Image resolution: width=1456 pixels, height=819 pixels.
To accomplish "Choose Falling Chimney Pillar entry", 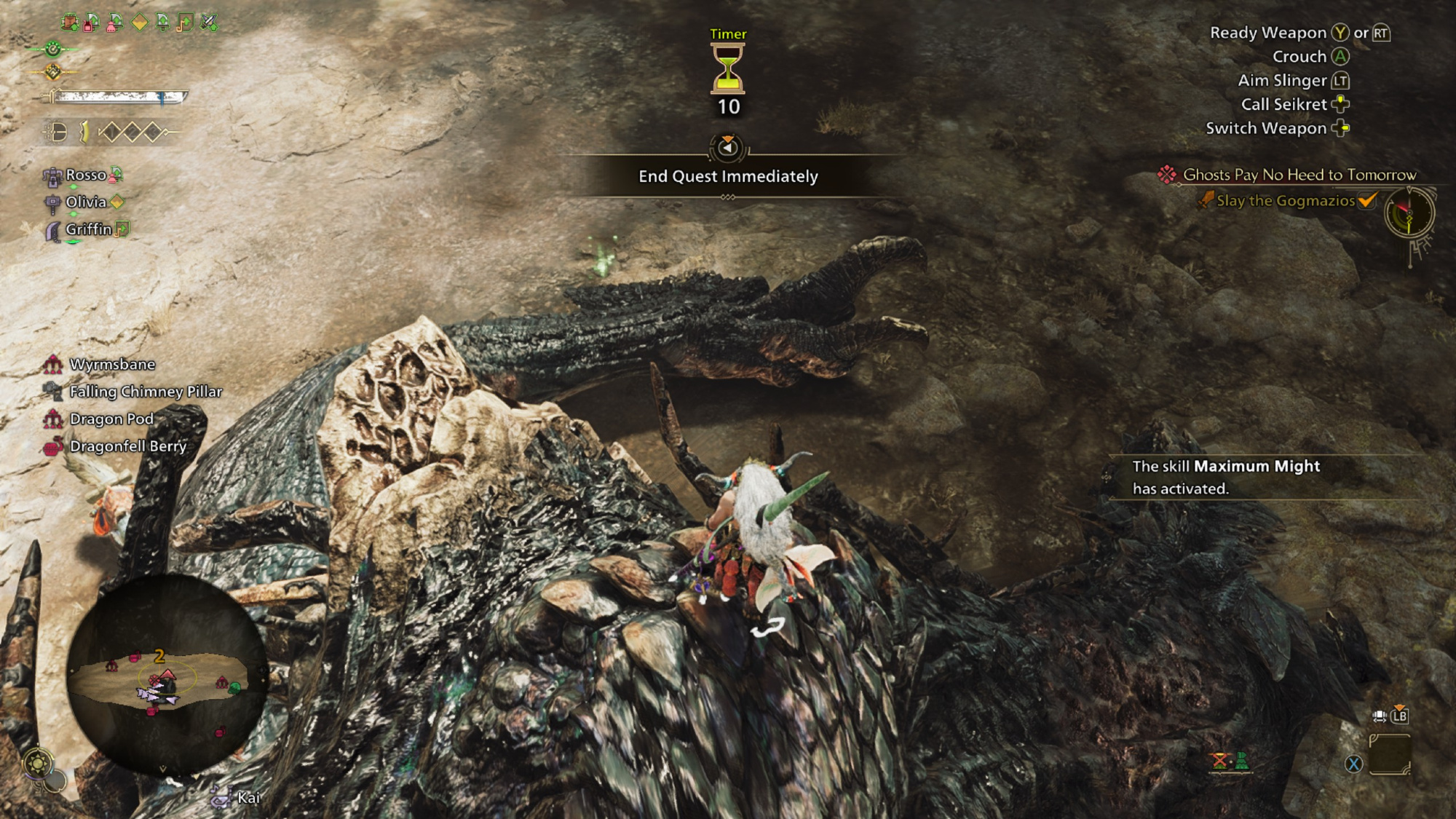I will (146, 392).
